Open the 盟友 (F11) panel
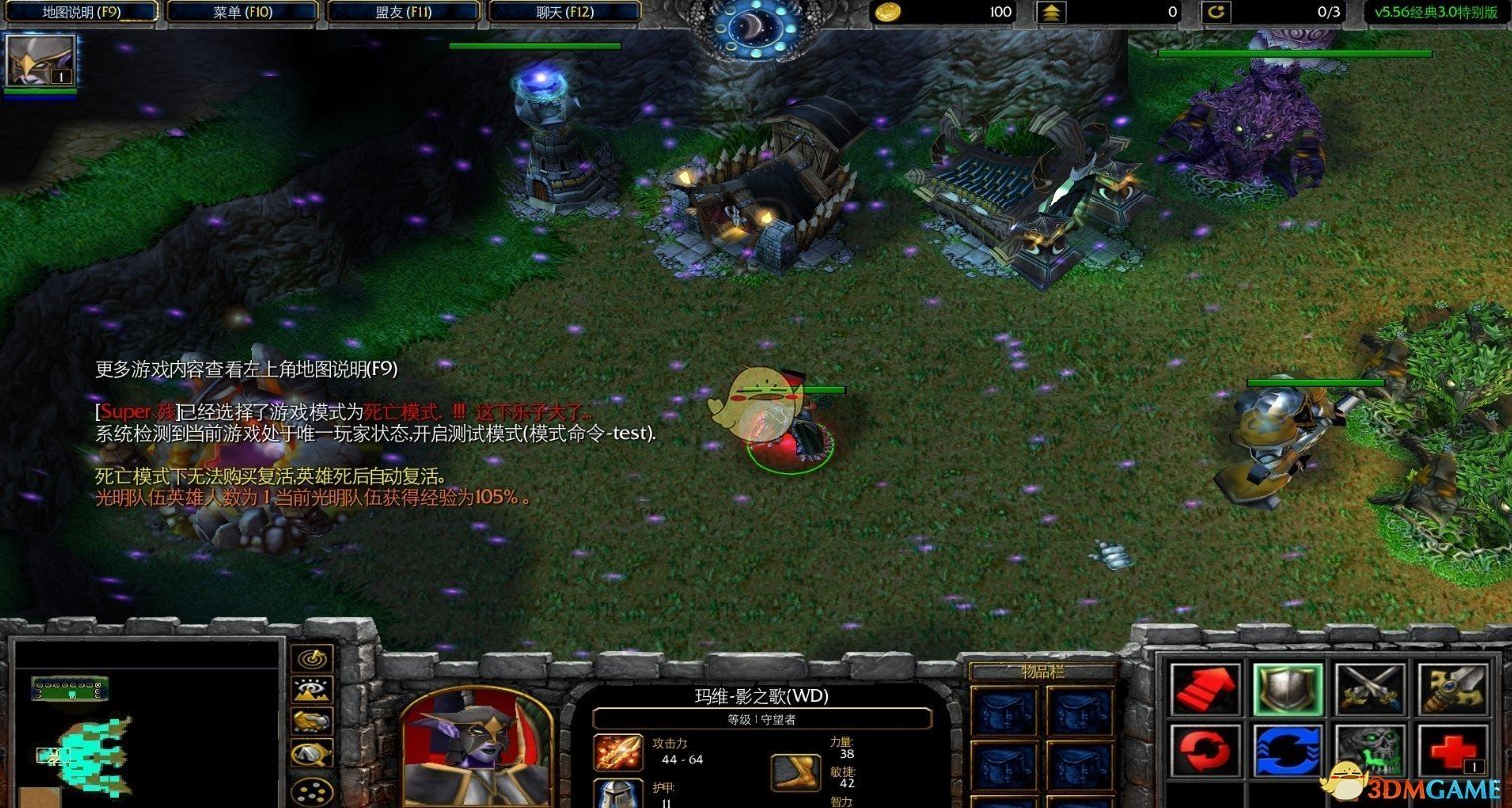Image resolution: width=1512 pixels, height=808 pixels. click(x=398, y=11)
